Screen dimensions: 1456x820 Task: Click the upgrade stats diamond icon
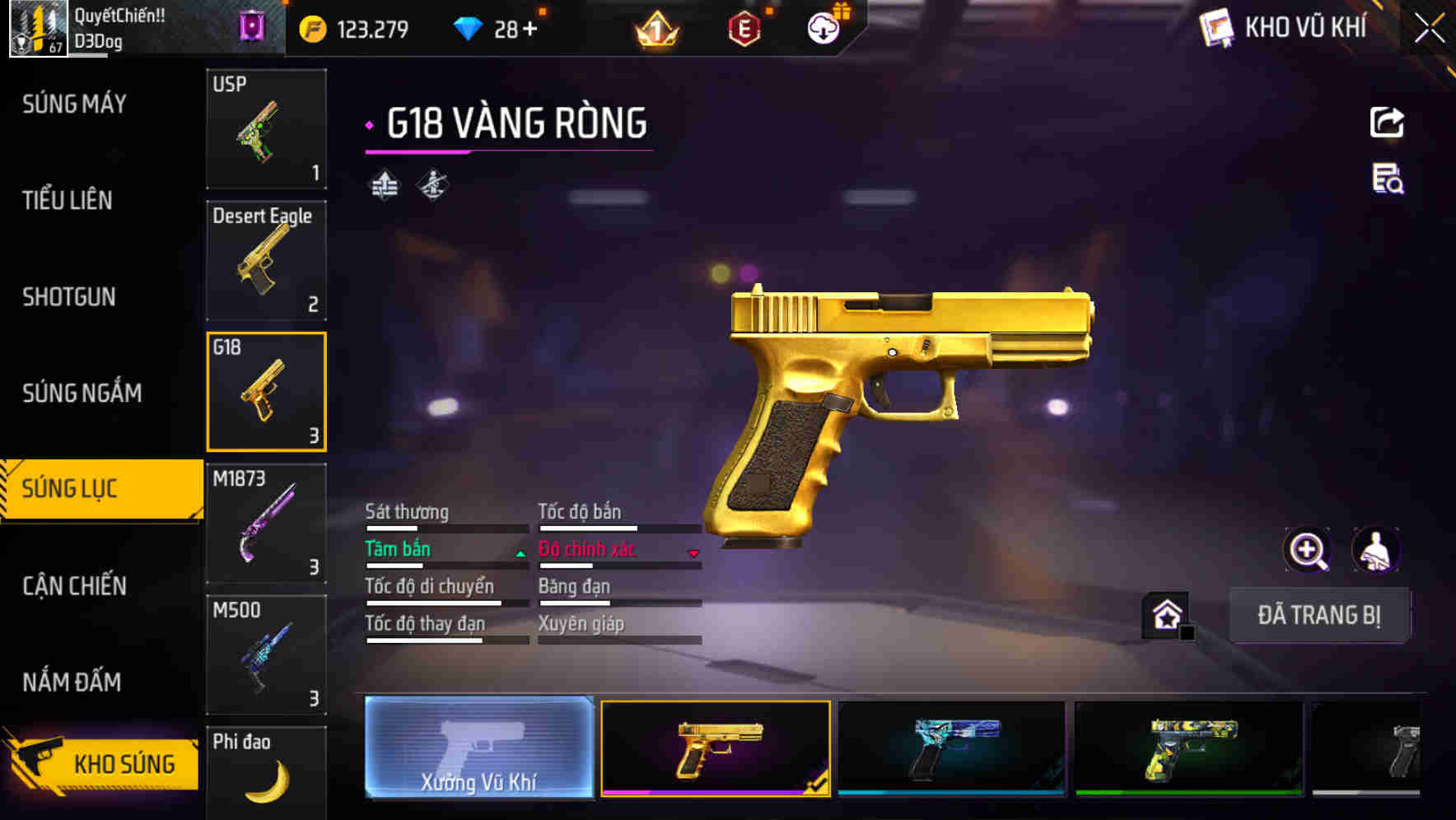pyautogui.click(x=383, y=184)
